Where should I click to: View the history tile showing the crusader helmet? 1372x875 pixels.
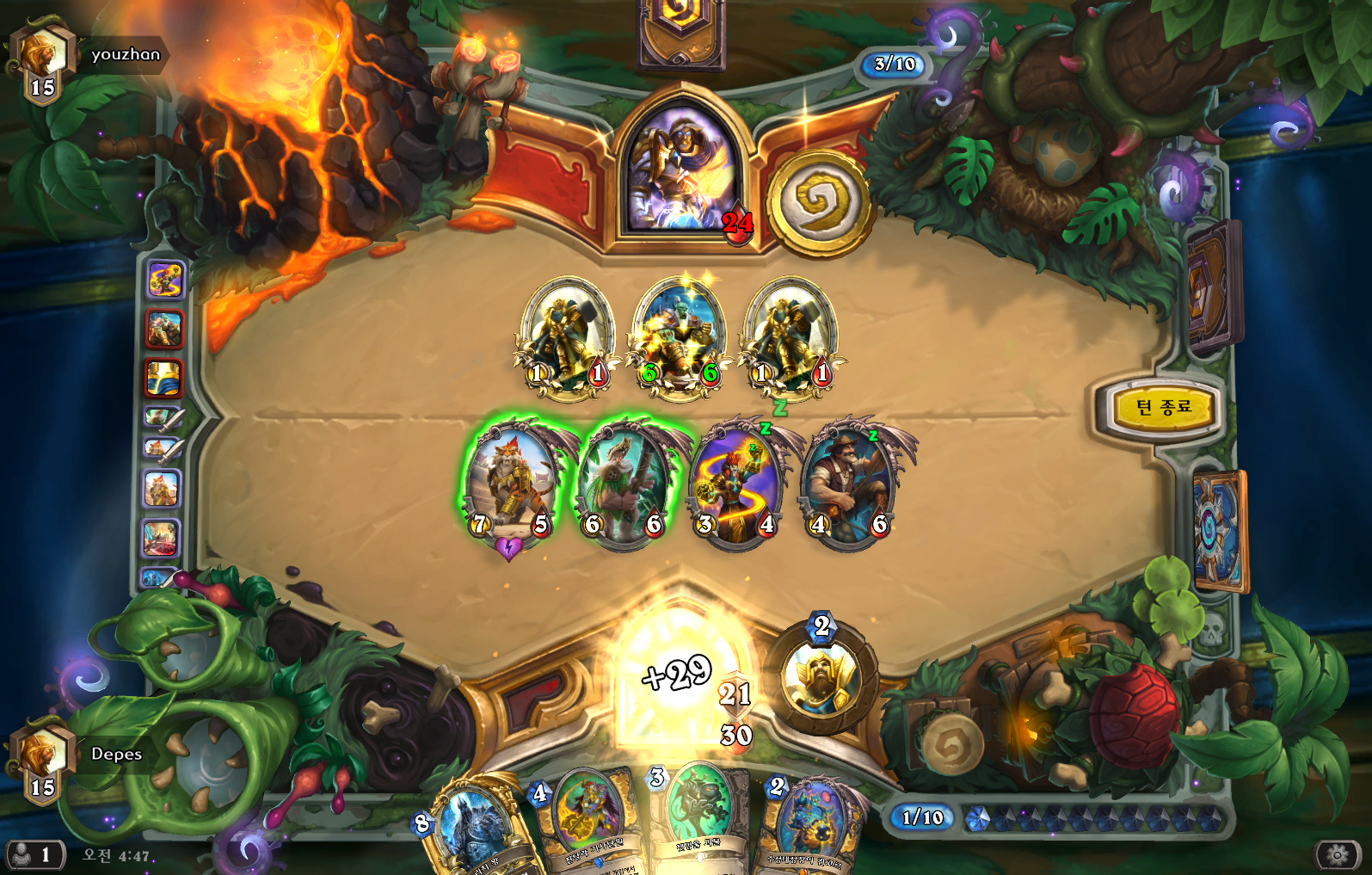[163, 378]
